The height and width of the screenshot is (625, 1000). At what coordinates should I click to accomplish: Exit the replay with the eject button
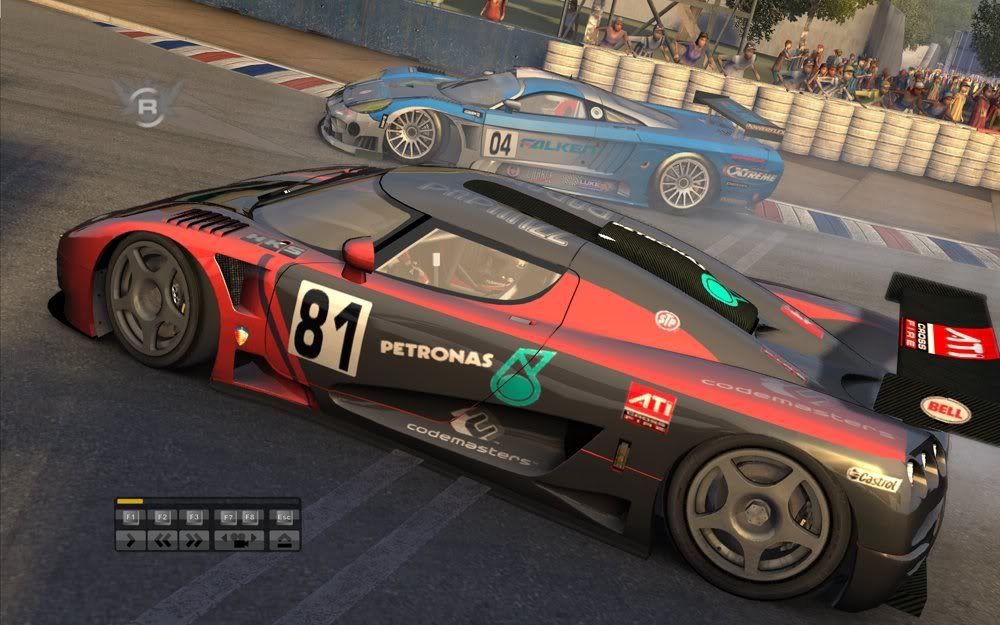pyautogui.click(x=284, y=540)
